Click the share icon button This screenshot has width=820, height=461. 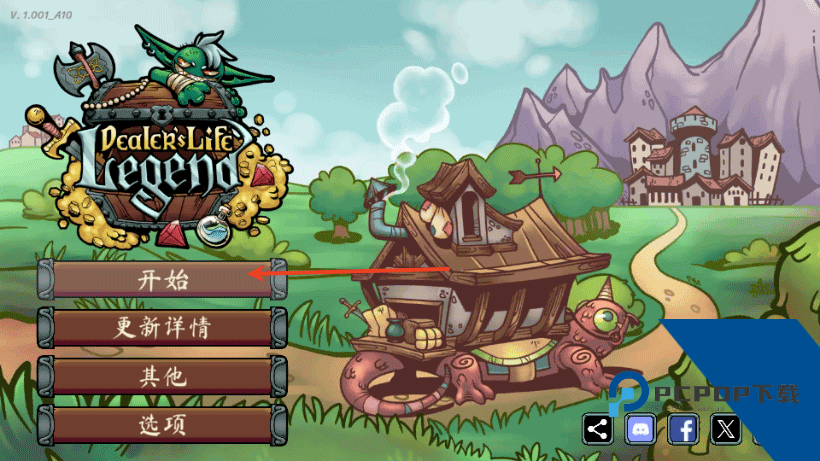tap(598, 430)
